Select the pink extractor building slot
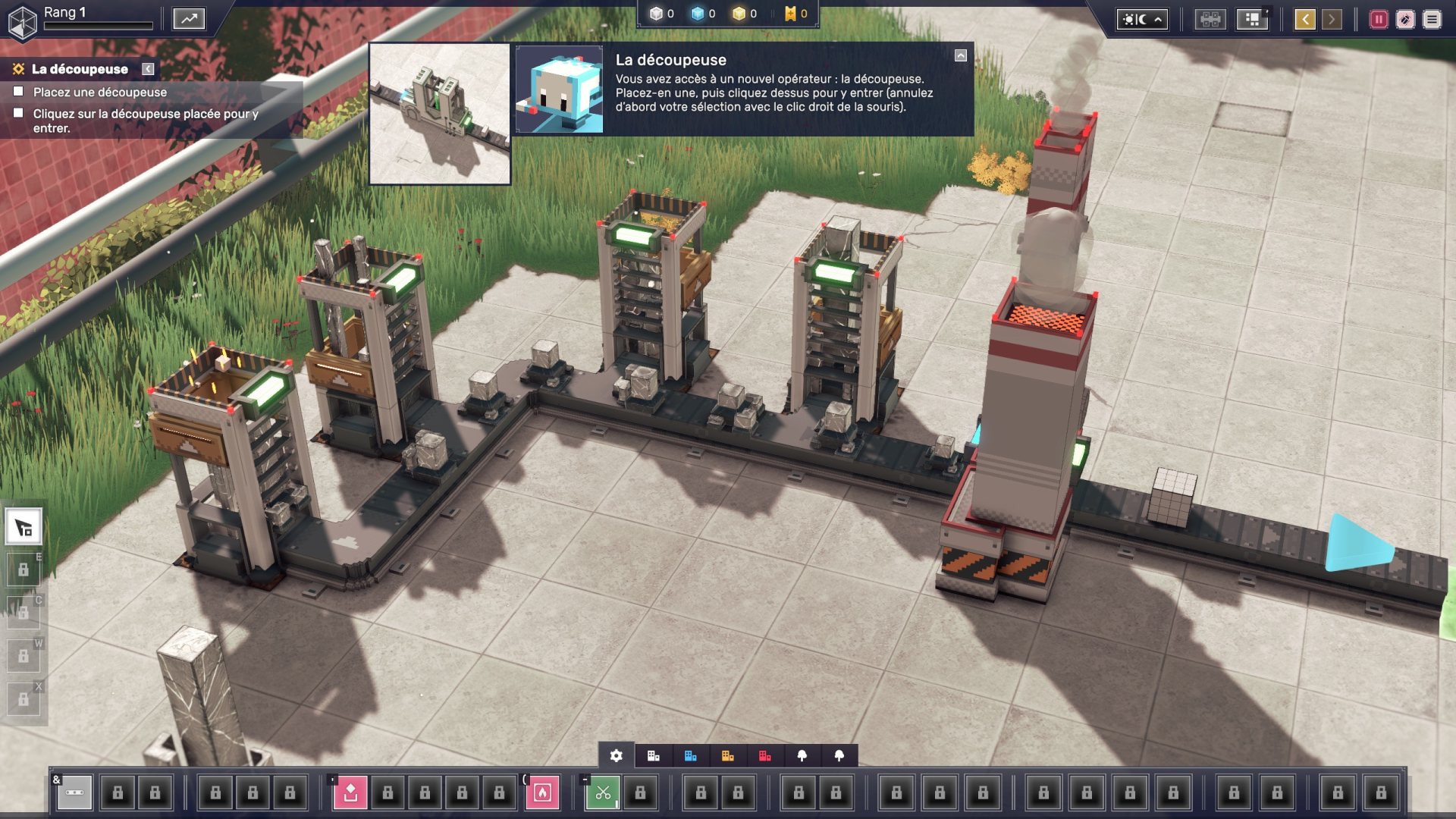Screen dimensions: 1456x819 pos(350,792)
